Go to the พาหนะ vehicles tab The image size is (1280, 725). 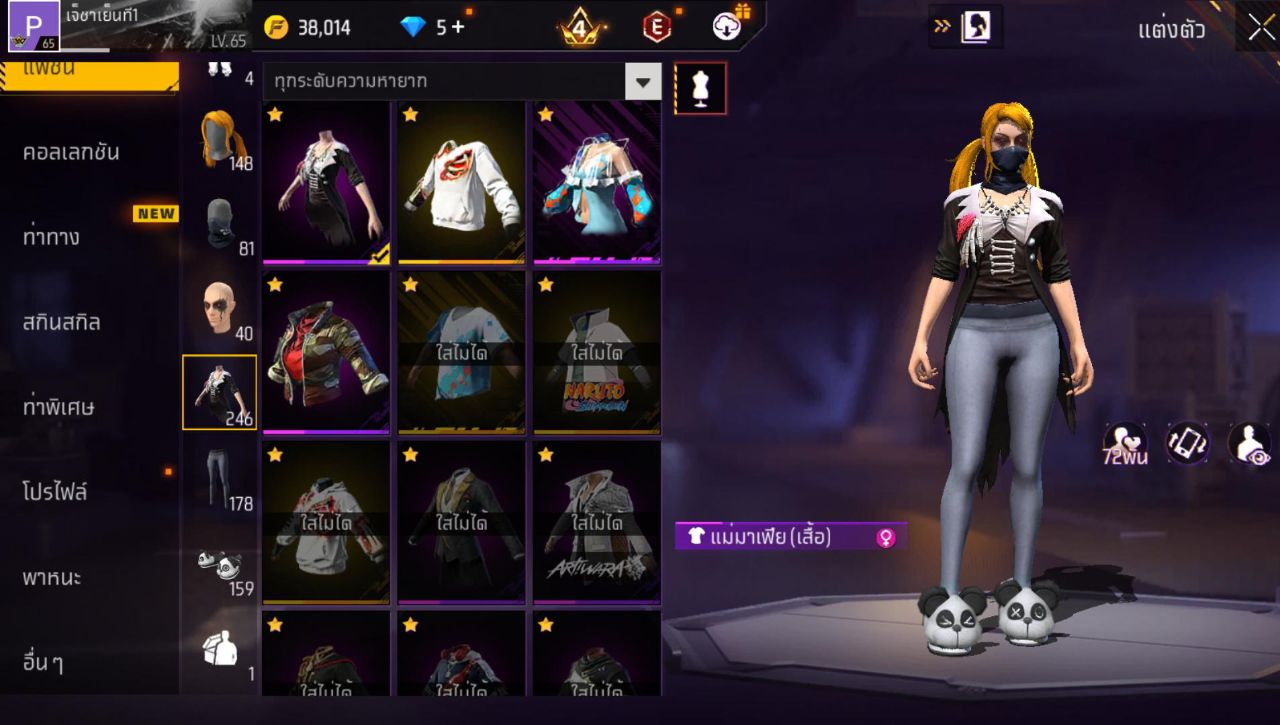click(52, 577)
